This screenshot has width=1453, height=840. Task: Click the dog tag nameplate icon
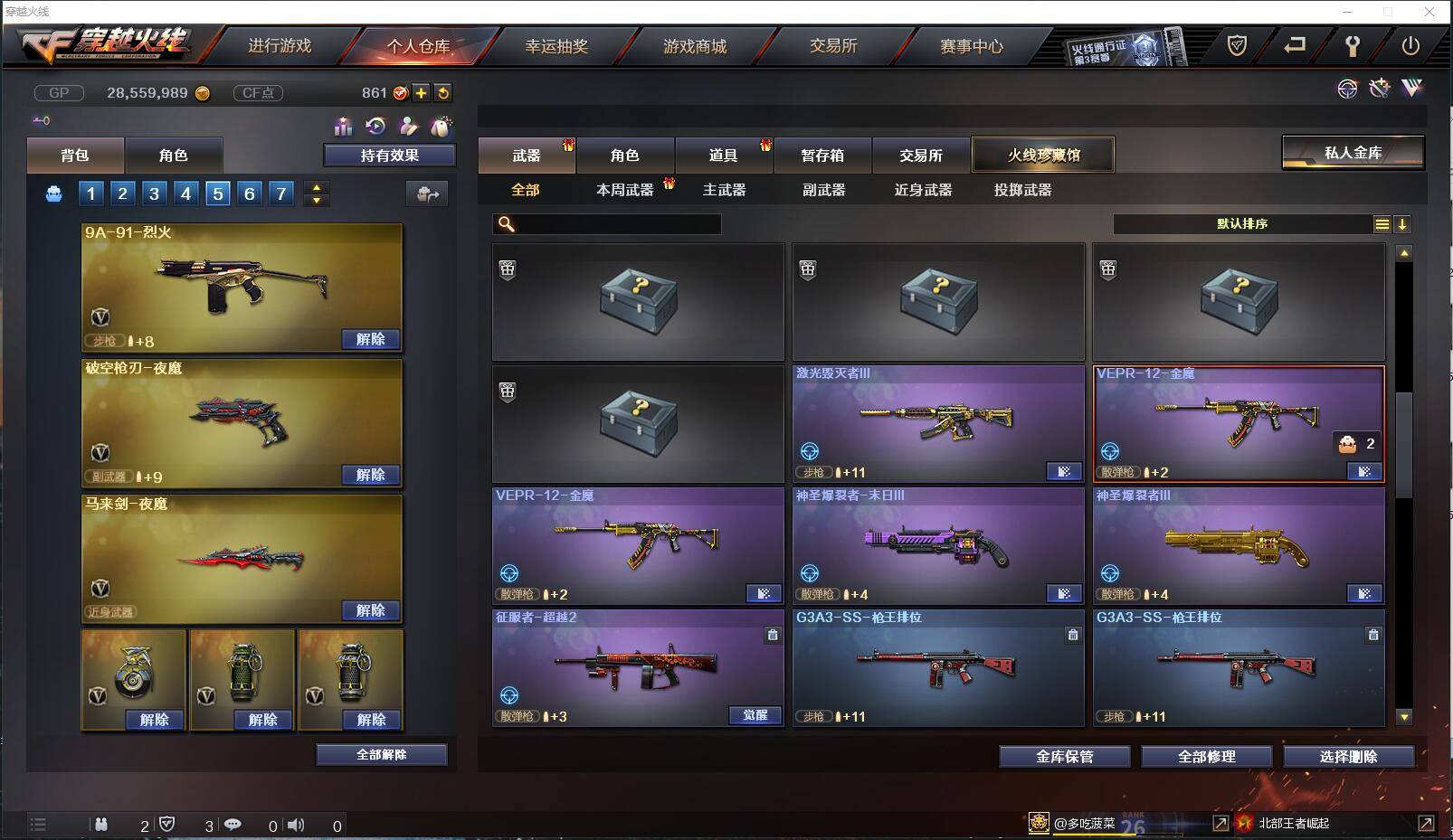(x=442, y=127)
